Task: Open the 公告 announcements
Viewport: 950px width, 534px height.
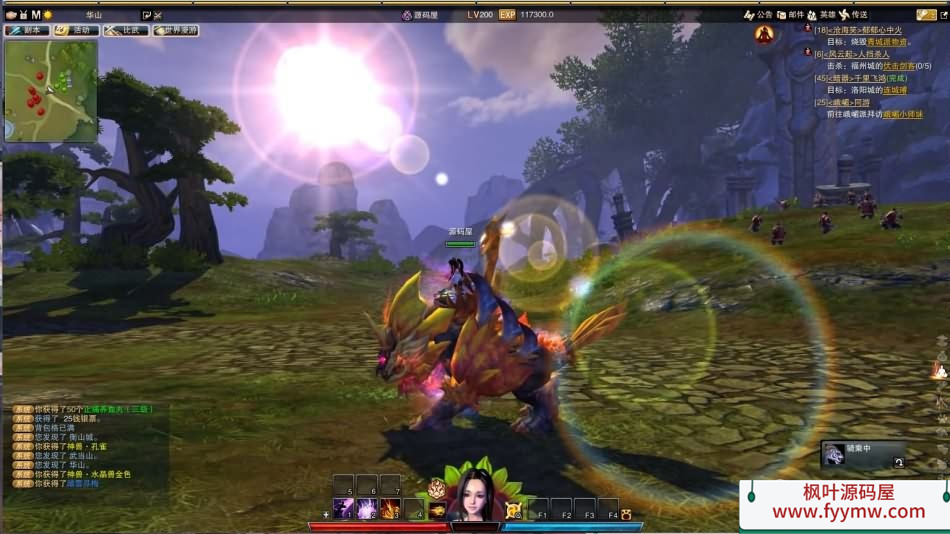Action: [x=759, y=15]
